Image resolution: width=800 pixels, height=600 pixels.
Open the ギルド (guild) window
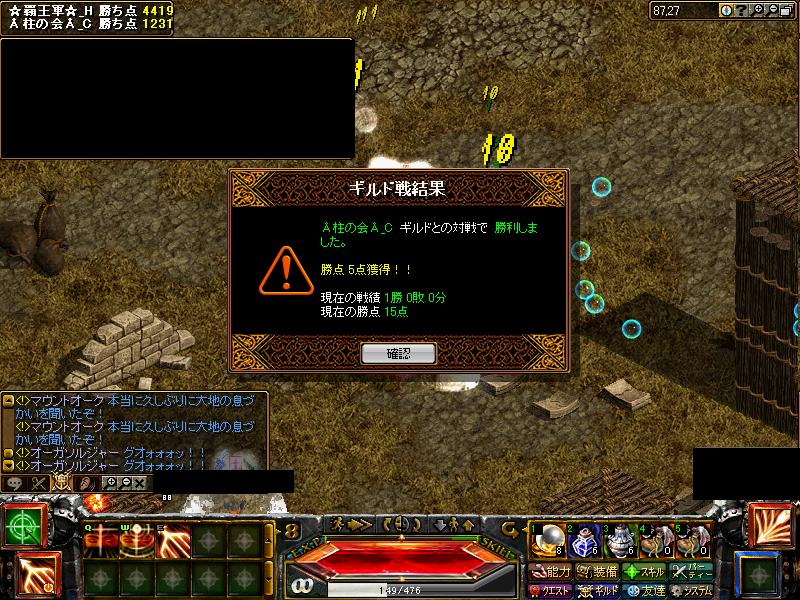[597, 591]
